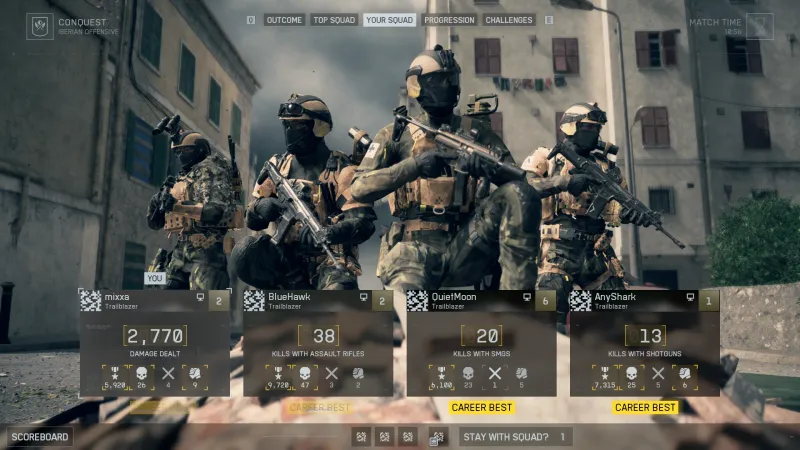Image resolution: width=800 pixels, height=450 pixels.
Task: Open the Top Squad tab
Action: pos(334,20)
